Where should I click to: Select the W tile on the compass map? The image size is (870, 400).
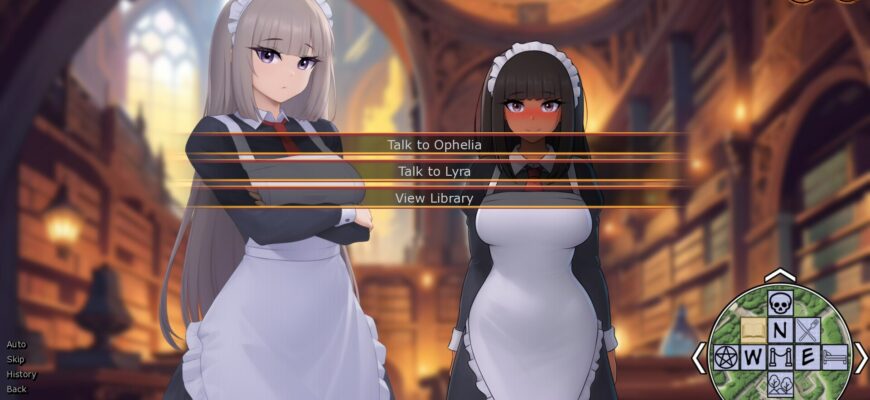[x=753, y=356]
